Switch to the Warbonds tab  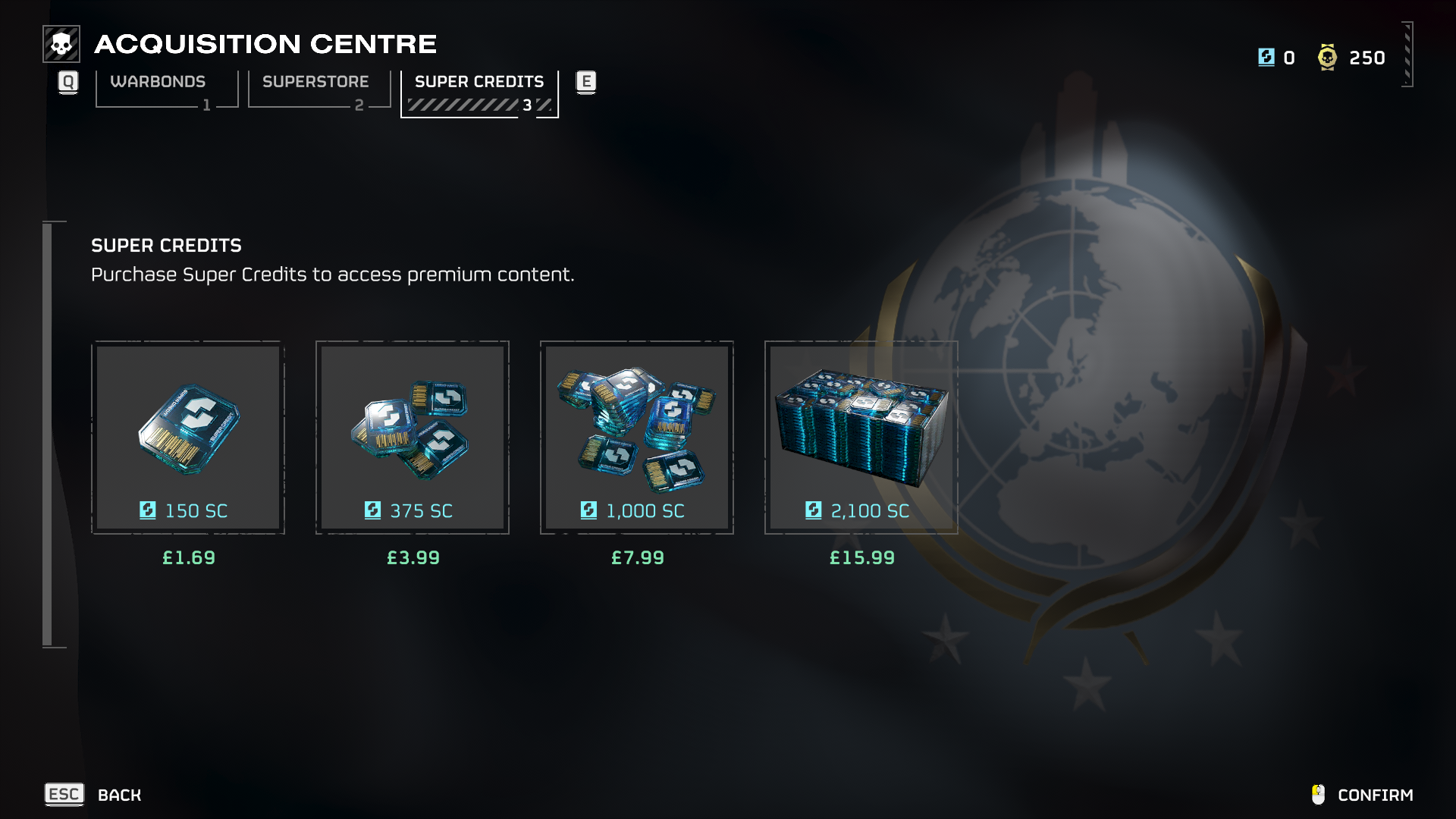pyautogui.click(x=166, y=88)
